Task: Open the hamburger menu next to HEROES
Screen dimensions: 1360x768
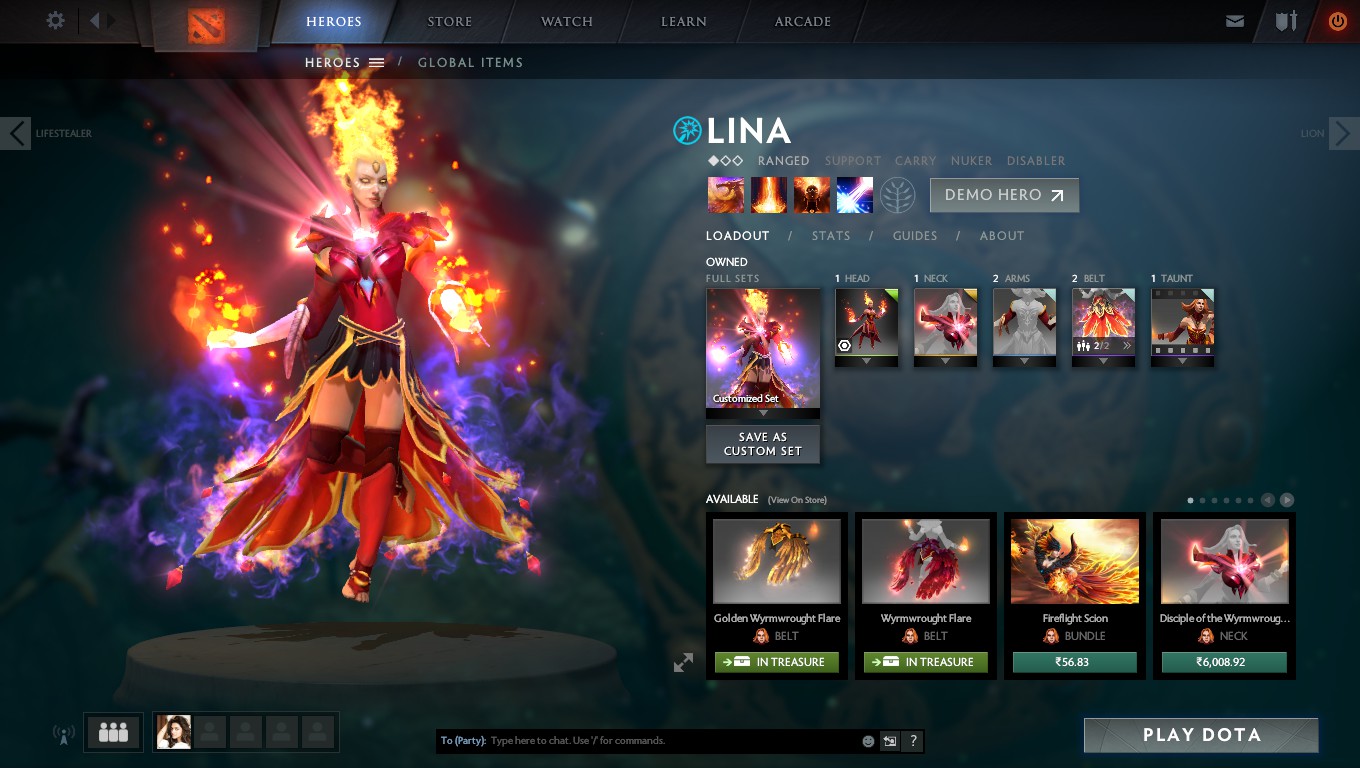Action: pyautogui.click(x=376, y=62)
